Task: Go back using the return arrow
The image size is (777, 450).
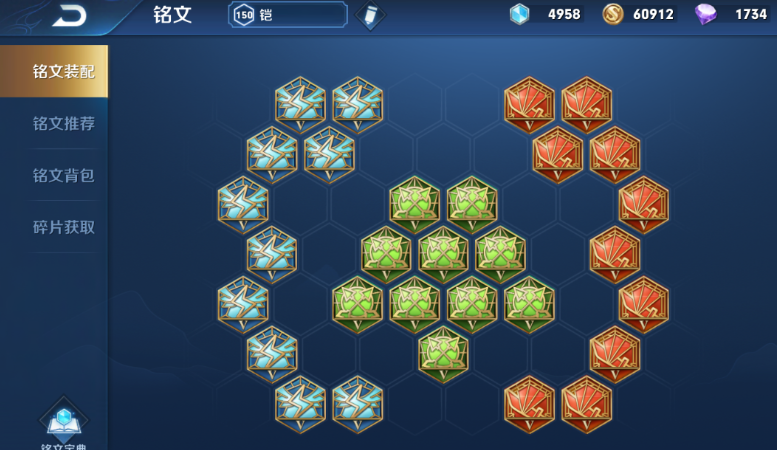Action: click(71, 14)
